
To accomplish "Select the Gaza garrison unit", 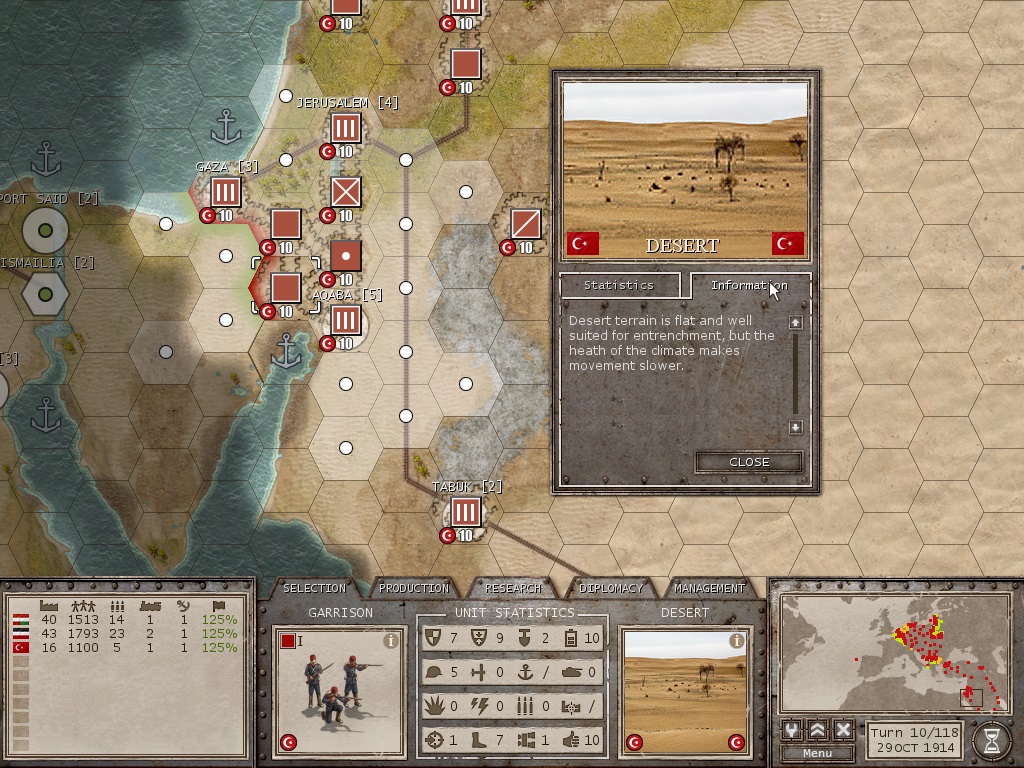I will [x=226, y=192].
